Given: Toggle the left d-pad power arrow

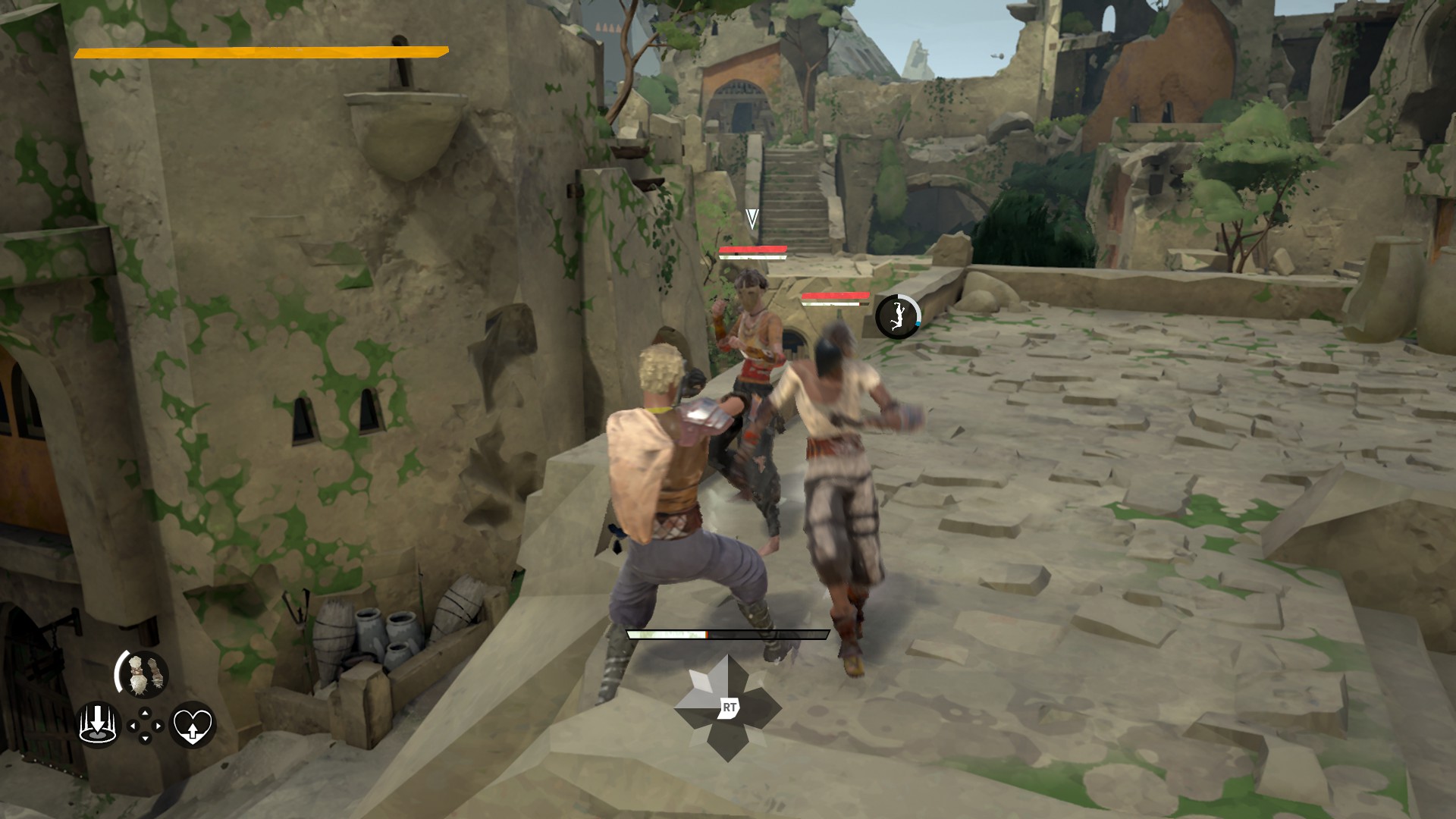Looking at the screenshot, I should [132, 726].
